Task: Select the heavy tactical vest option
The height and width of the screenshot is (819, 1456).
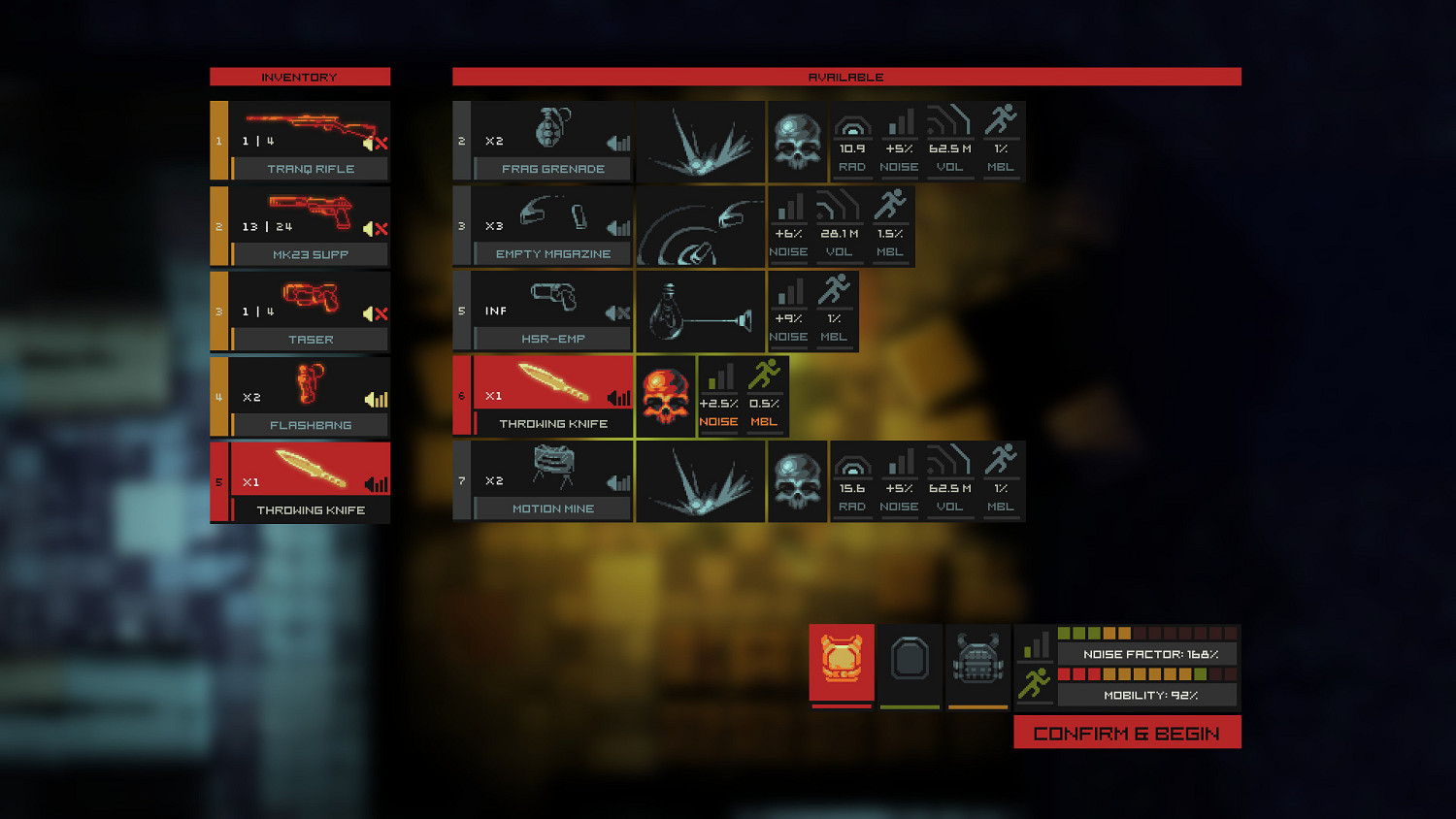Action: 976,663
